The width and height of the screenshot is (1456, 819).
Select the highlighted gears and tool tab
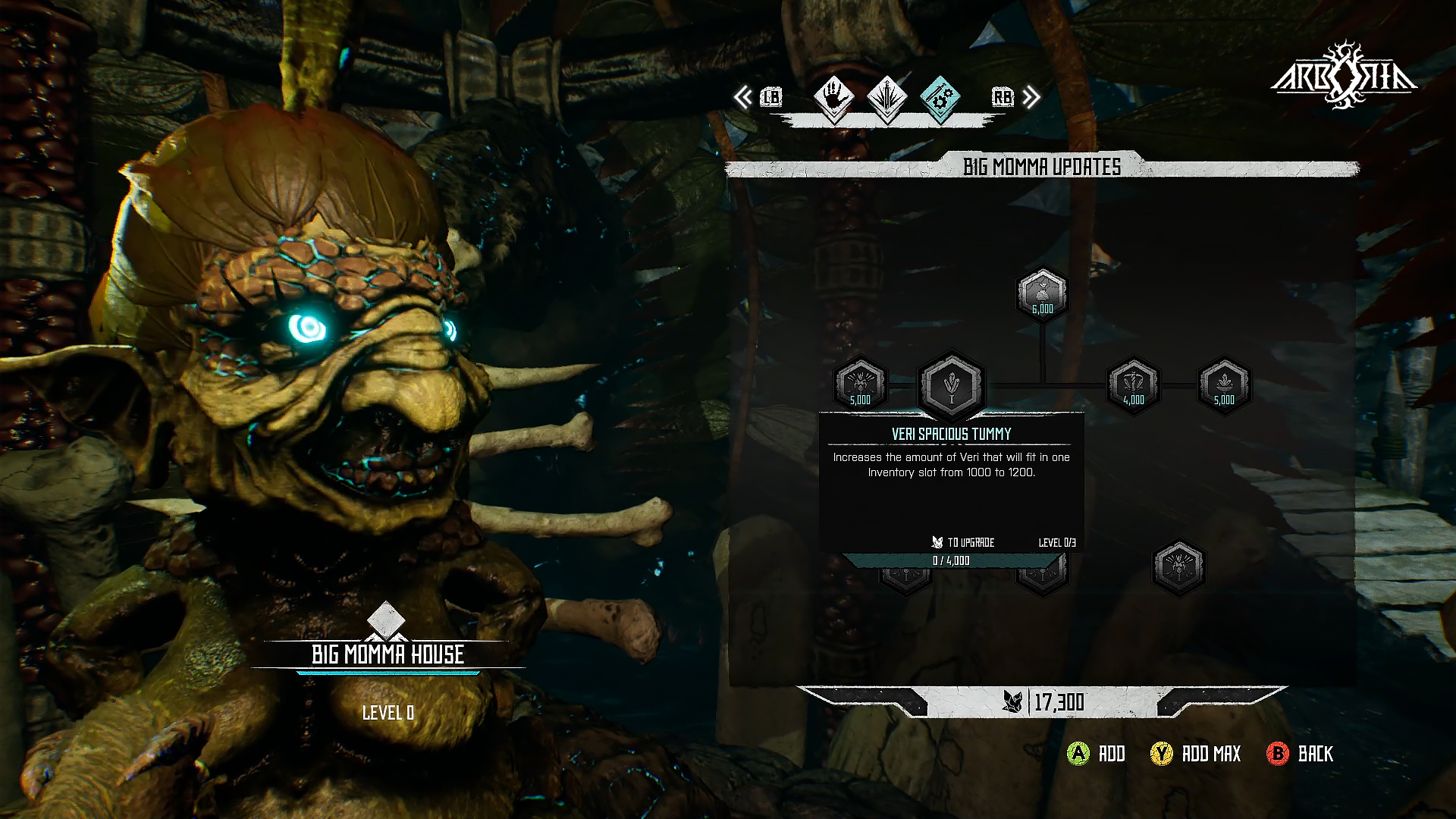[x=940, y=98]
